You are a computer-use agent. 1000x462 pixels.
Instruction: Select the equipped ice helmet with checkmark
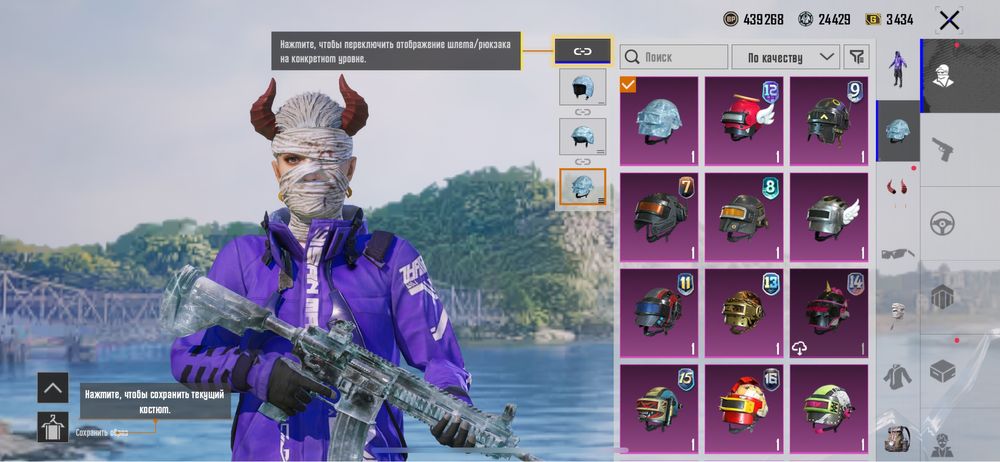coord(659,120)
